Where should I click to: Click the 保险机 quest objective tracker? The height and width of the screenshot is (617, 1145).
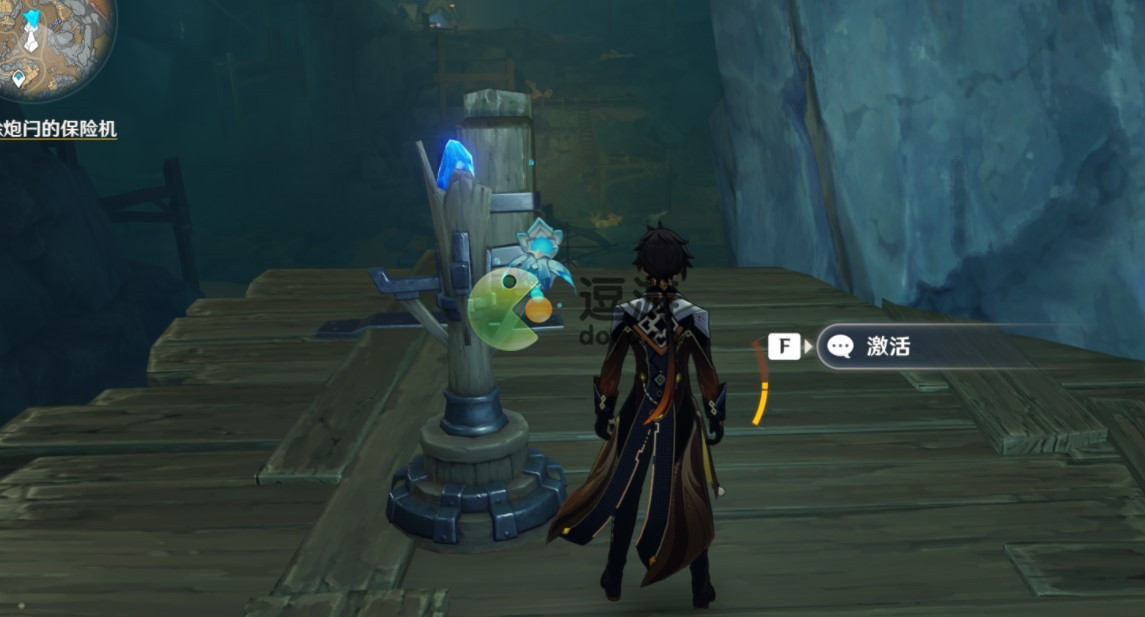pos(58,129)
